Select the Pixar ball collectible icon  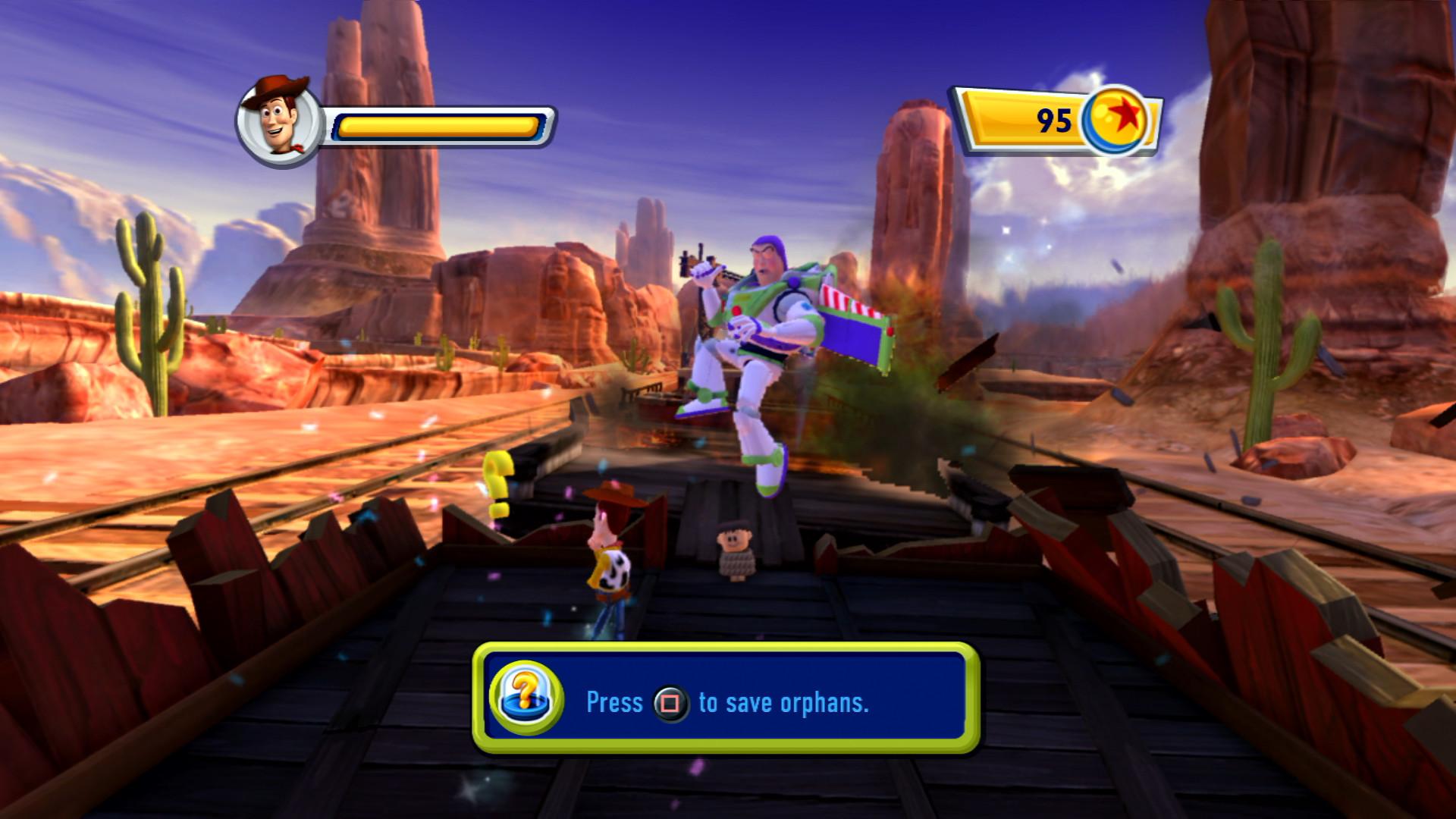pos(1115,118)
